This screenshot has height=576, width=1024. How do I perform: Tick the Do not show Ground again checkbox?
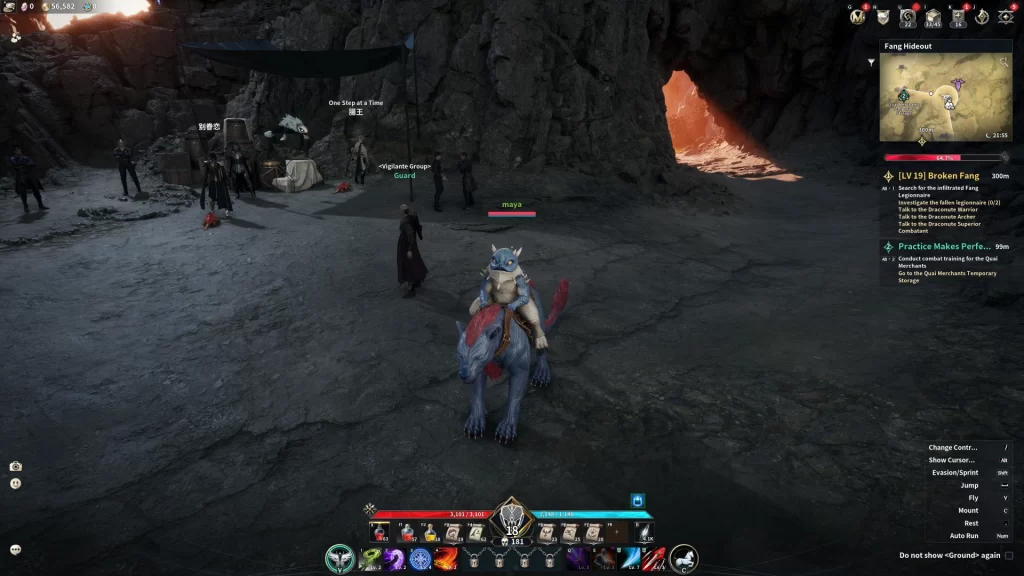point(1009,556)
